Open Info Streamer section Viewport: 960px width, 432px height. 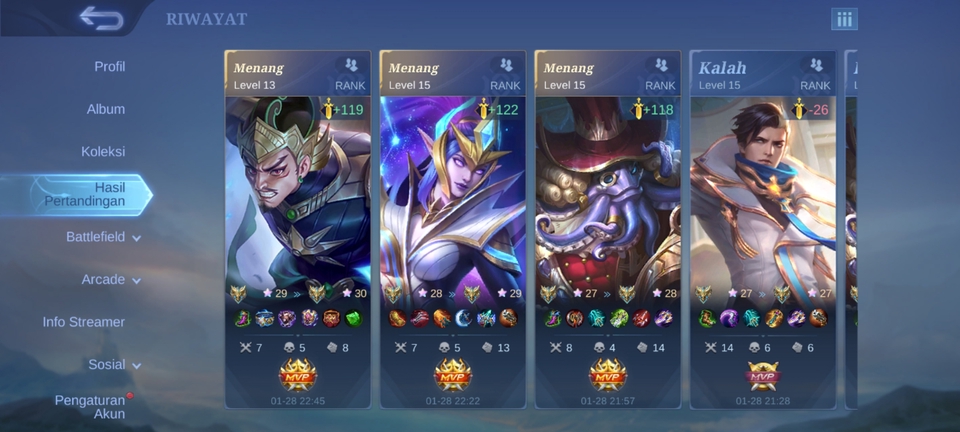(84, 322)
